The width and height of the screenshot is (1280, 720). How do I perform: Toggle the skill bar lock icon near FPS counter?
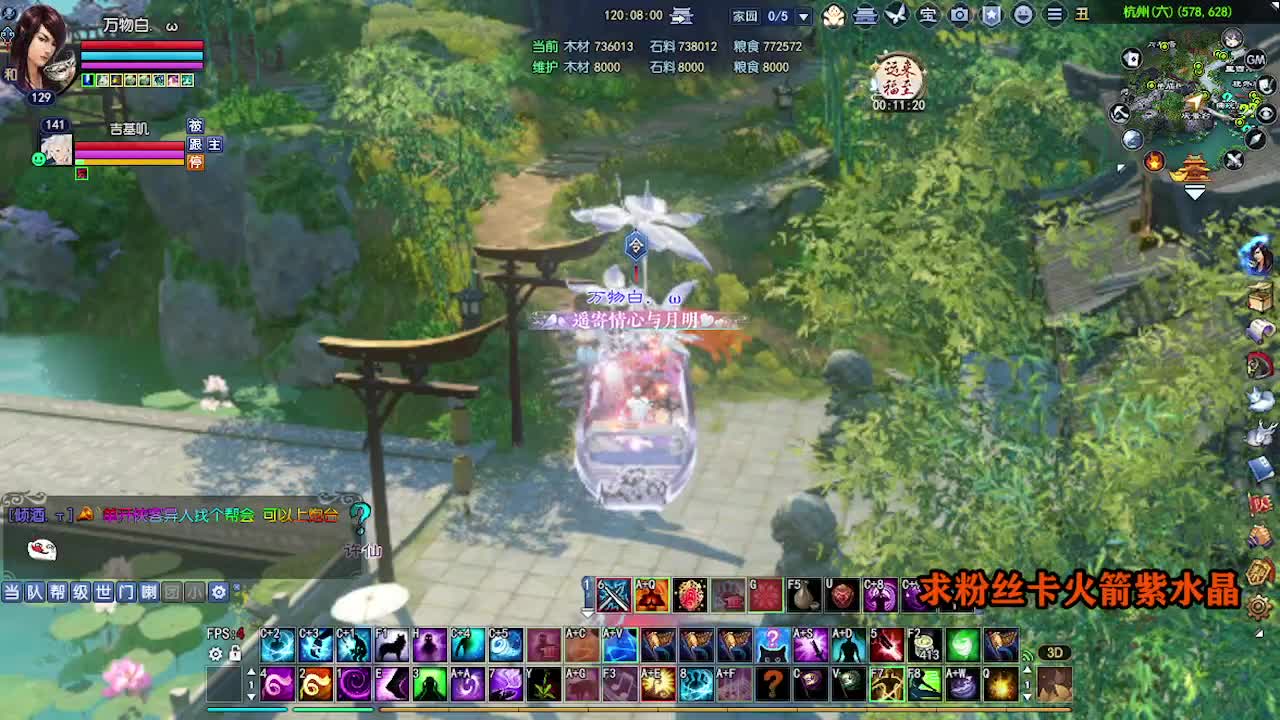pyautogui.click(x=235, y=654)
